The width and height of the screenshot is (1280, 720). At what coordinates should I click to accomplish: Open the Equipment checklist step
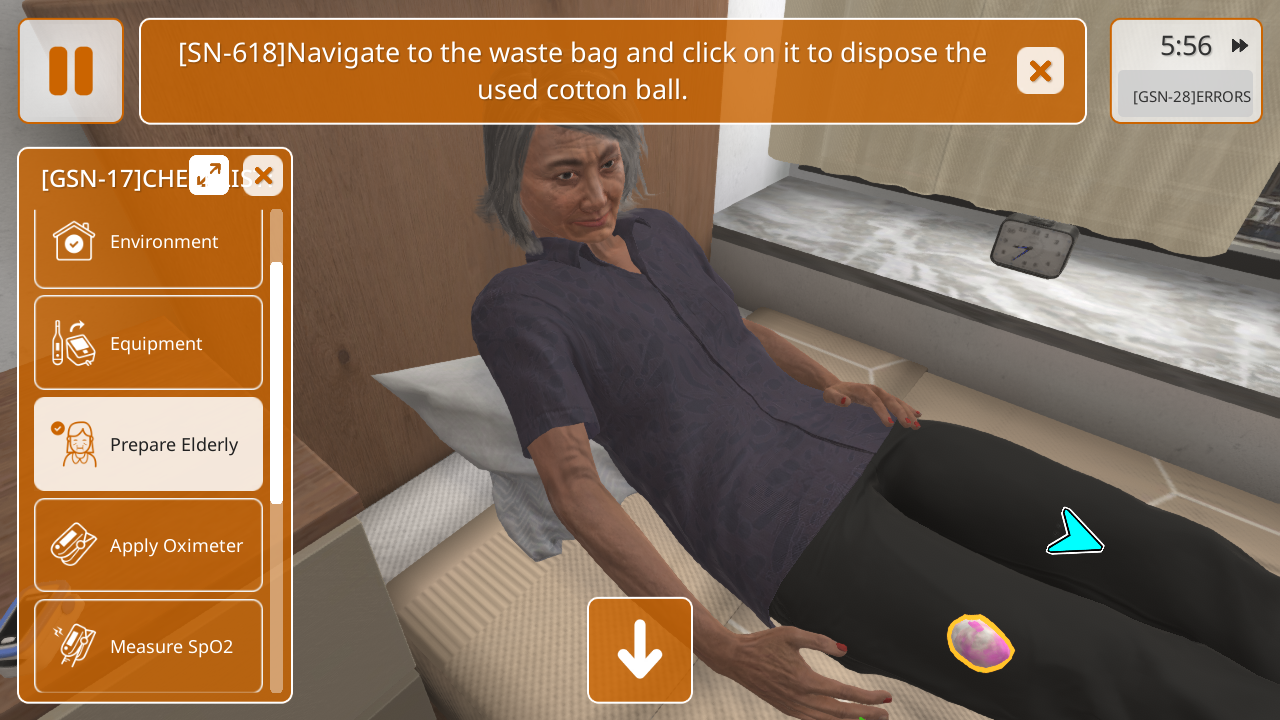pyautogui.click(x=148, y=343)
